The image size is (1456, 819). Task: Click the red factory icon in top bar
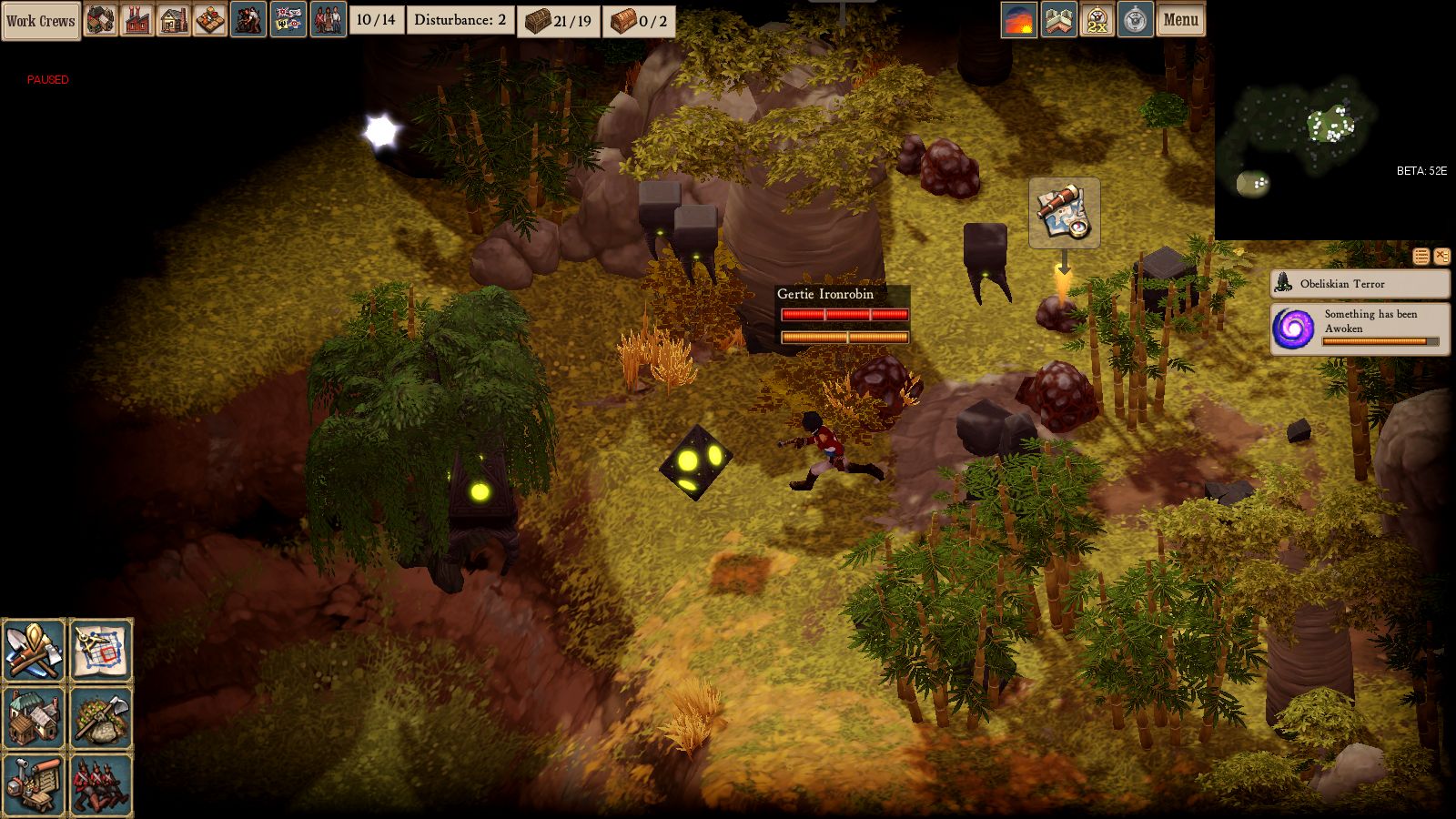click(137, 20)
